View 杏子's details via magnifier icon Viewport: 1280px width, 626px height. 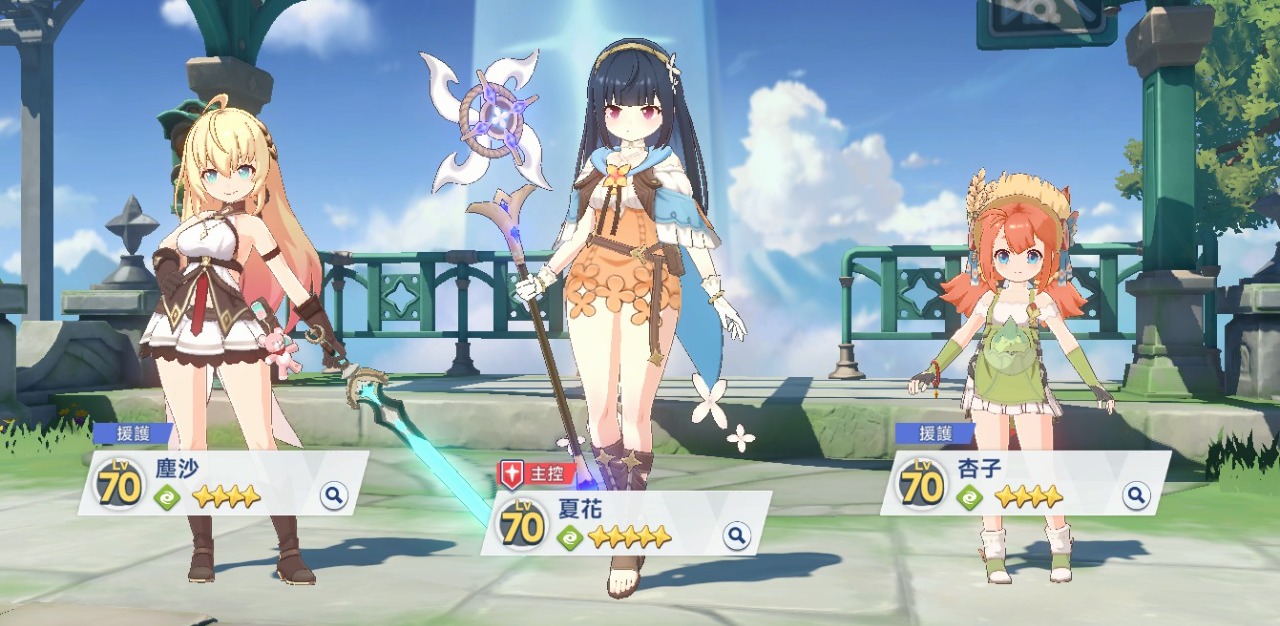1135,494
